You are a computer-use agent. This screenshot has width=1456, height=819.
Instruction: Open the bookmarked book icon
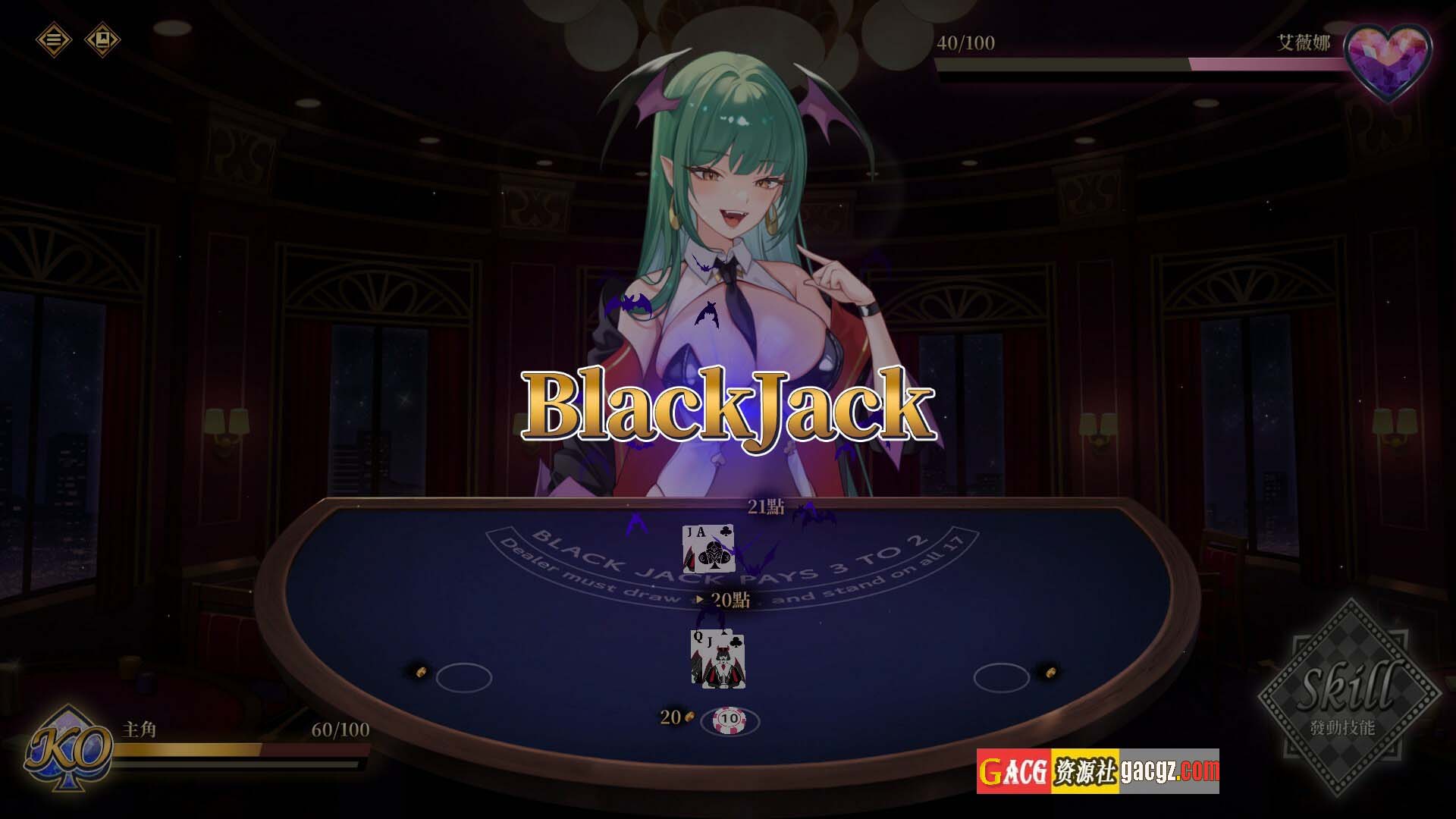point(102,39)
